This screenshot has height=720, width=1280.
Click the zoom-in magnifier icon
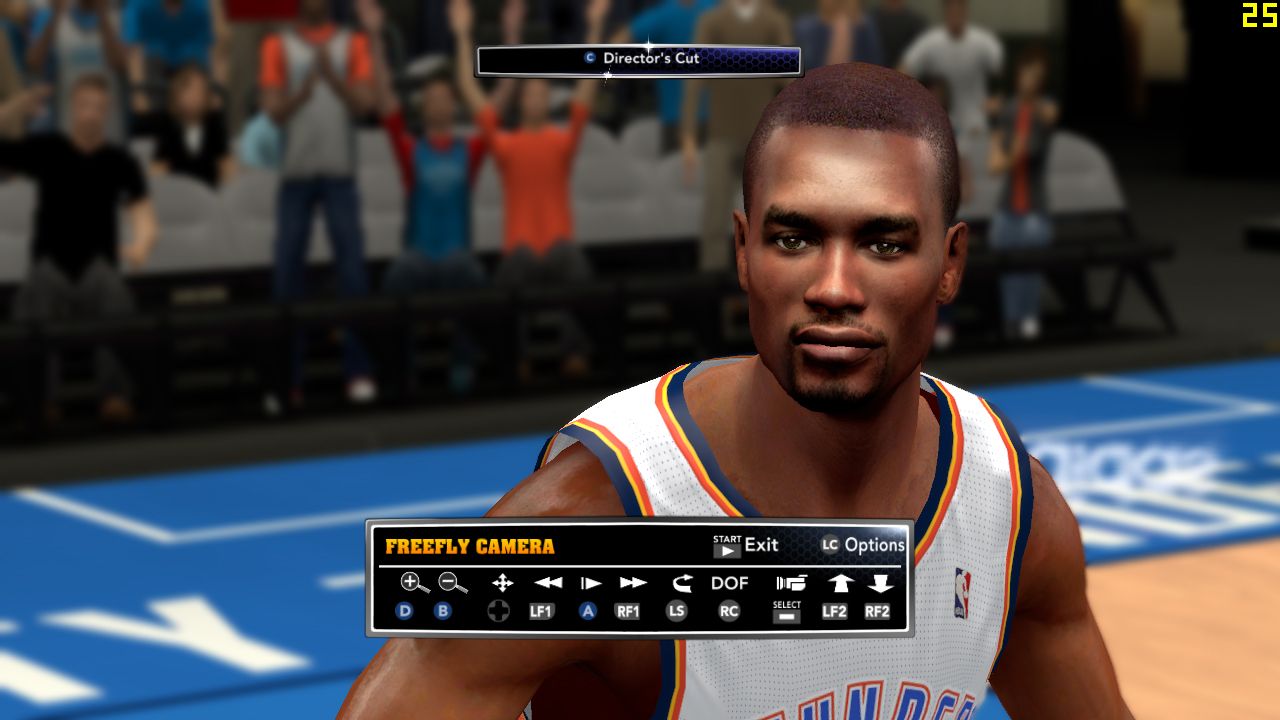click(x=413, y=583)
